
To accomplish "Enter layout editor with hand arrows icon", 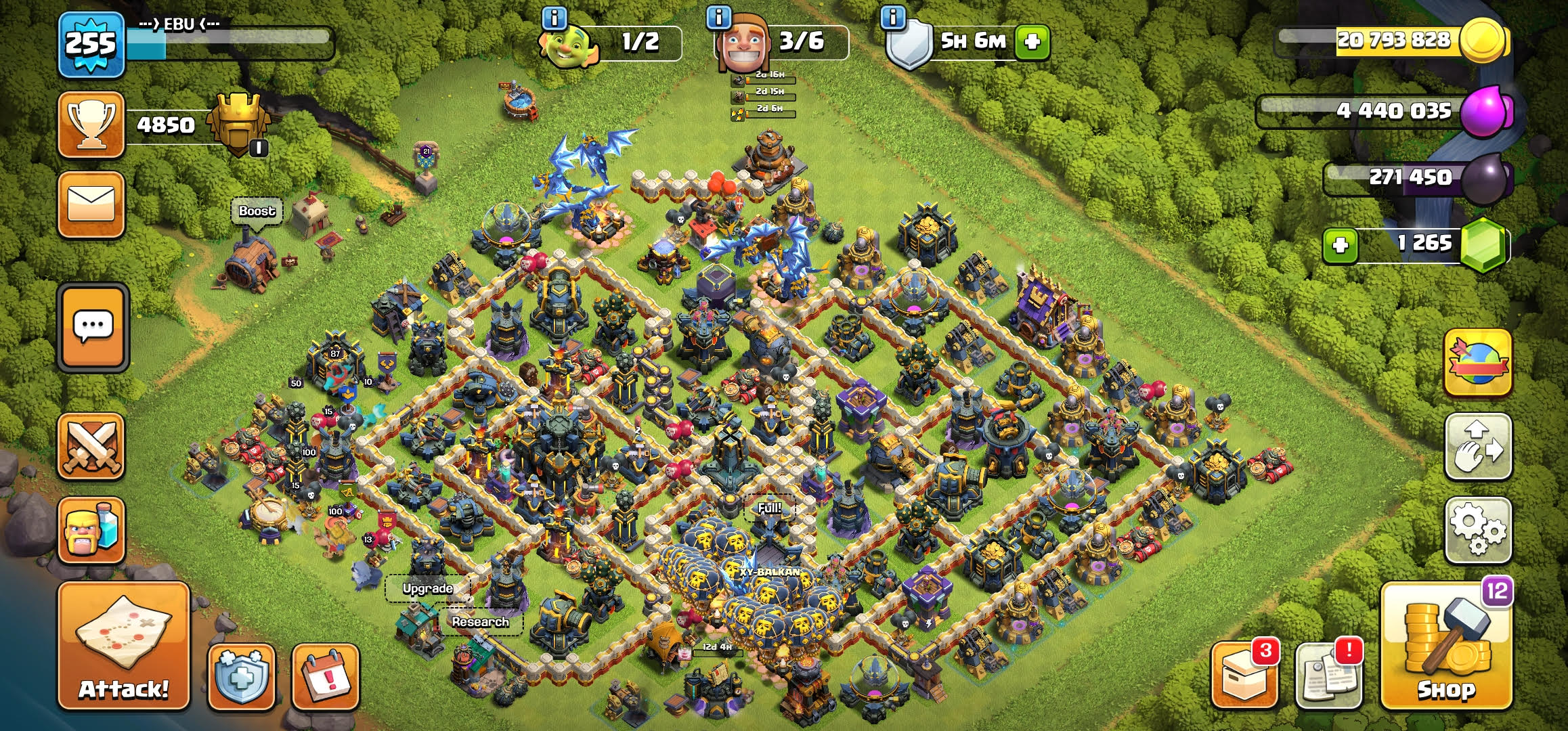I will [x=1478, y=447].
